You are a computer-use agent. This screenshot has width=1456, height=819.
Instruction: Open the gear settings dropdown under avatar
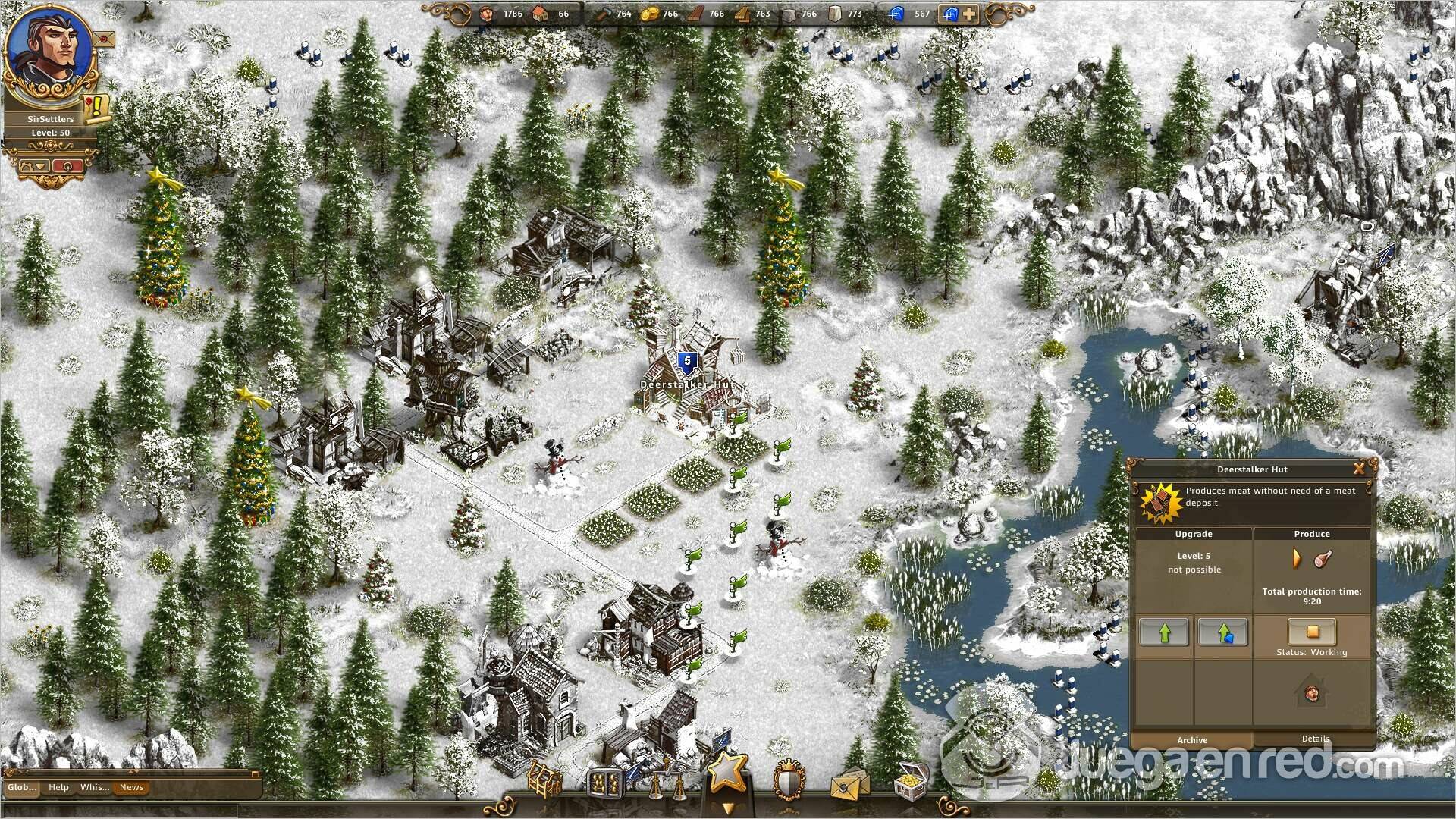pos(33,165)
